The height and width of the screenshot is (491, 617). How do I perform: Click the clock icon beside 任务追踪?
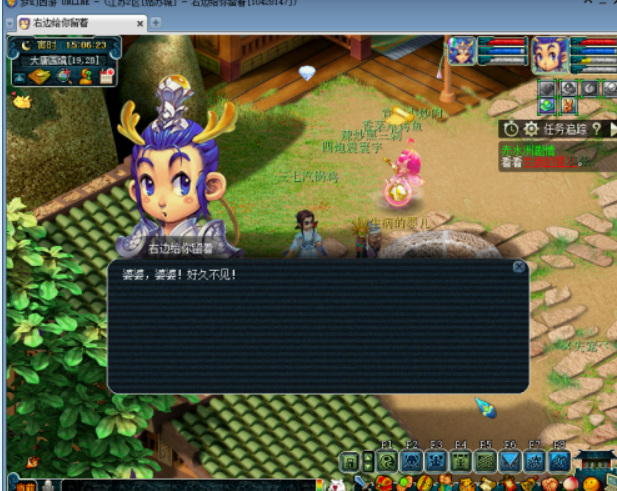(x=511, y=129)
